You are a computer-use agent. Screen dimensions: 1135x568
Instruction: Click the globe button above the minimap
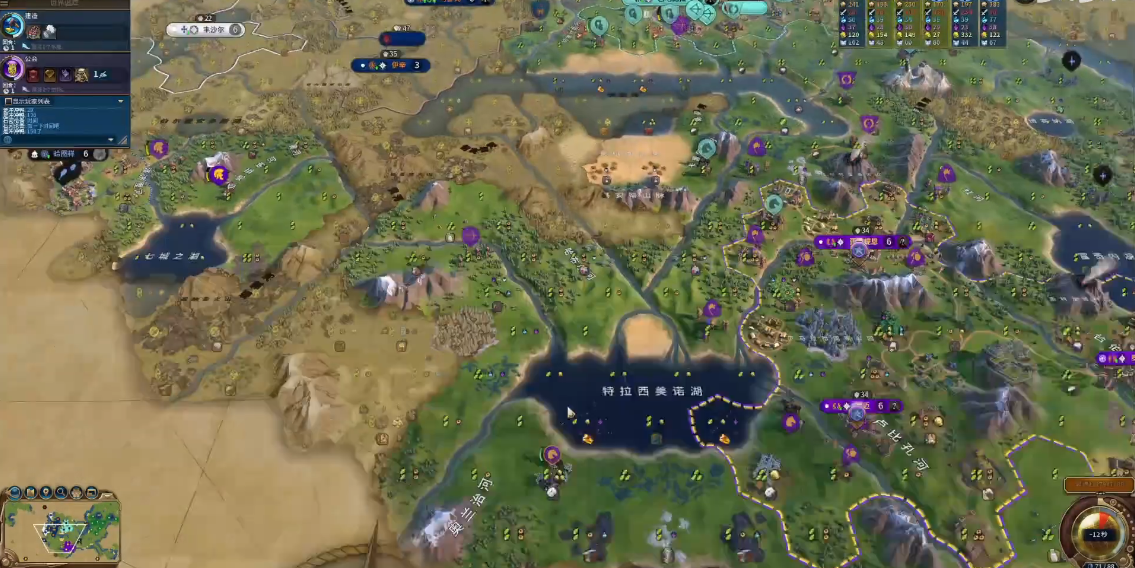point(17,492)
